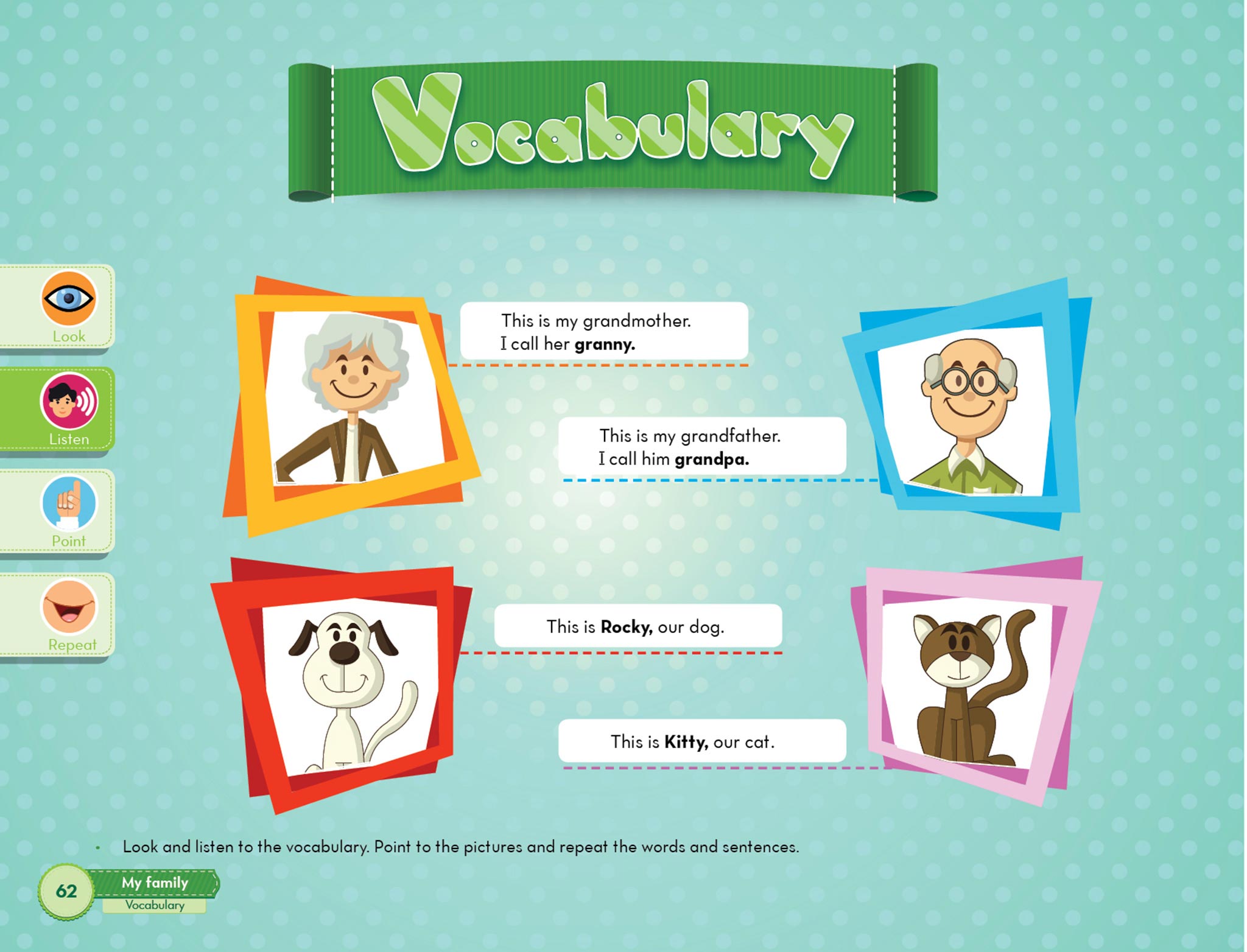Choose the "This is Rocky, our dog" sentence
Viewport: 1247px width, 952px height.
638,626
